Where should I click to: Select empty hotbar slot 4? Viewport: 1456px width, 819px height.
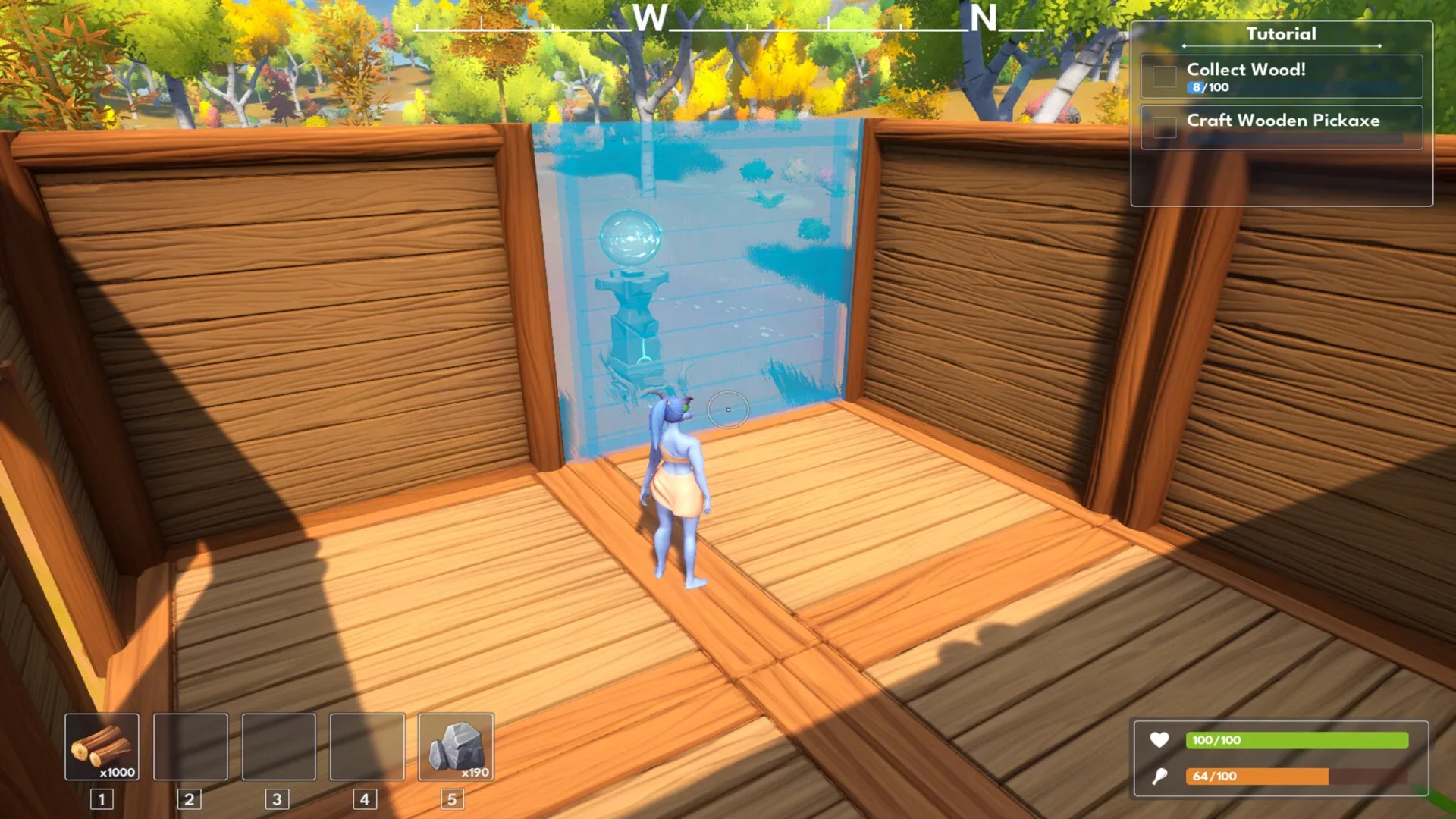click(x=366, y=747)
